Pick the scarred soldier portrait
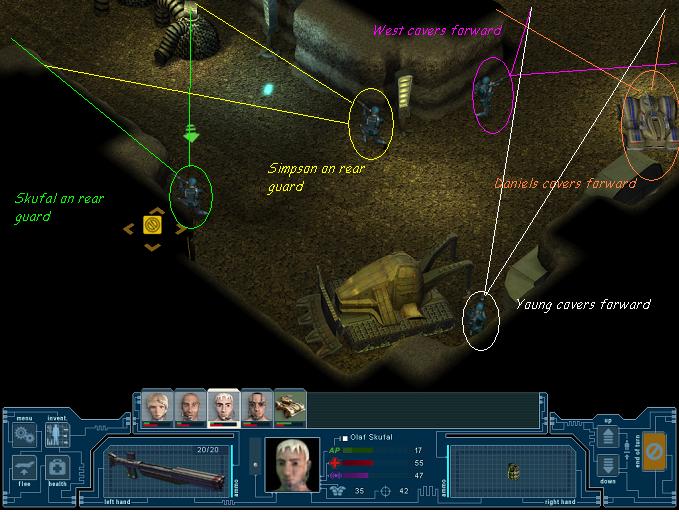The width and height of the screenshot is (679, 512). pos(254,406)
